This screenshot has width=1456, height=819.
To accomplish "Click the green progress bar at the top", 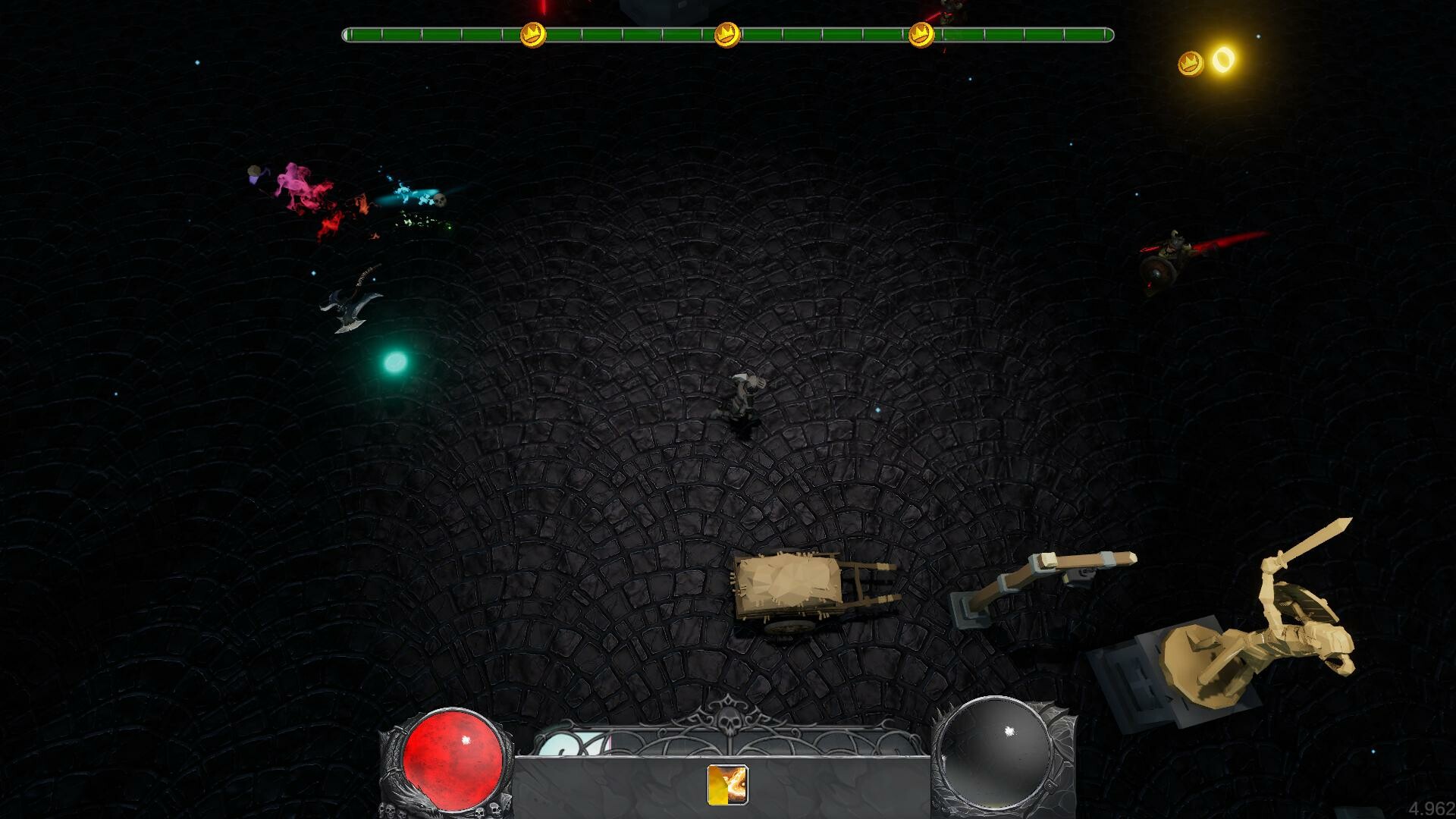I will pyautogui.click(x=645, y=33).
